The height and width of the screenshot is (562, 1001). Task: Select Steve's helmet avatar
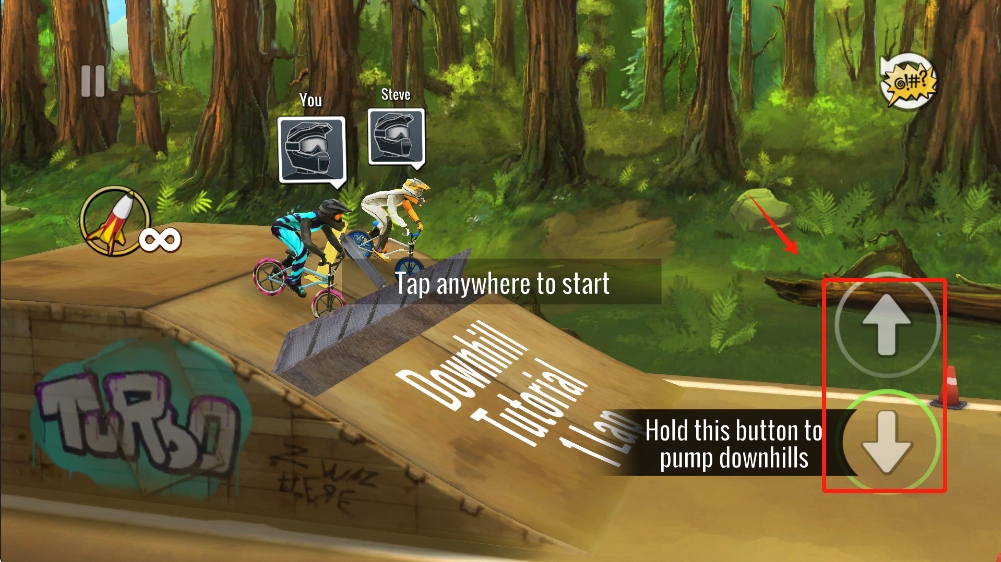tap(396, 136)
